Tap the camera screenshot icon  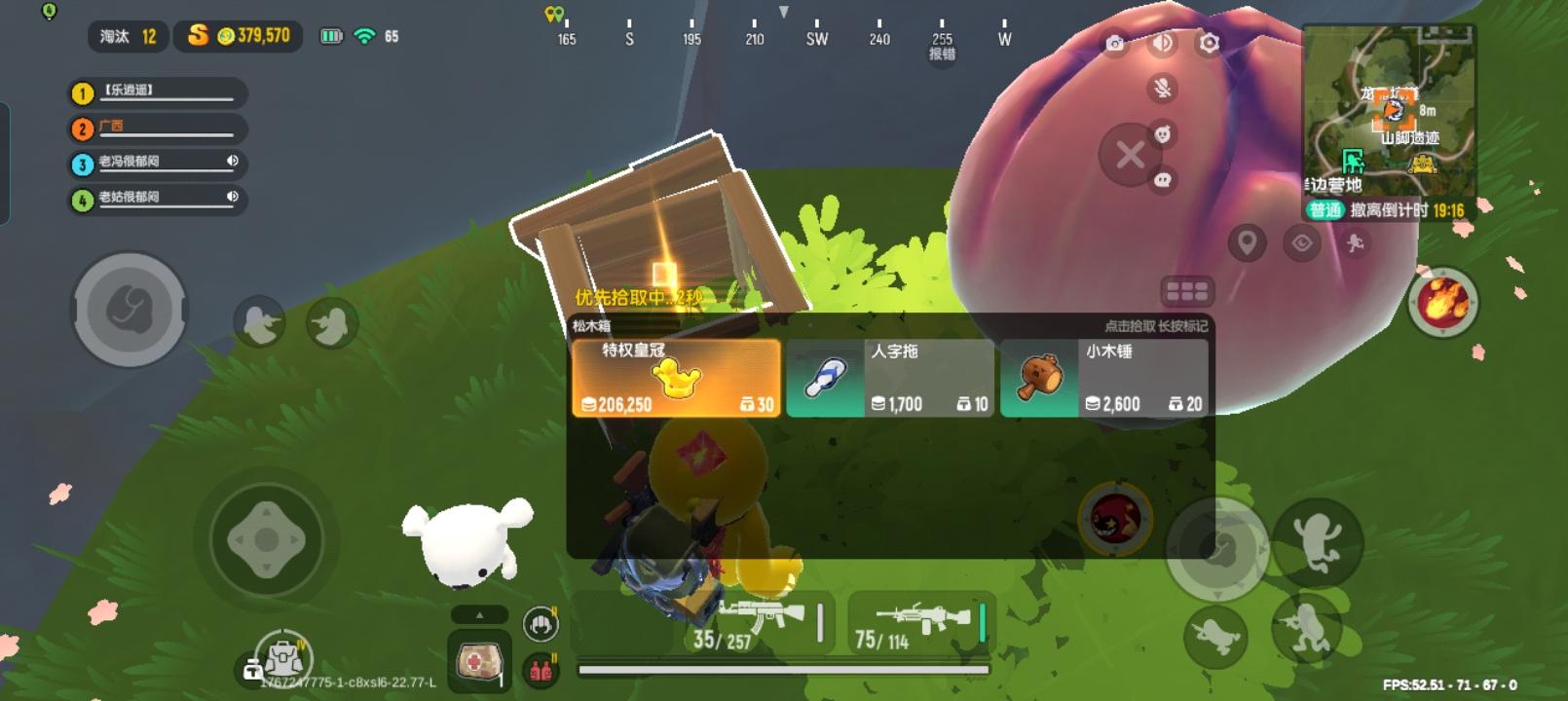1115,44
